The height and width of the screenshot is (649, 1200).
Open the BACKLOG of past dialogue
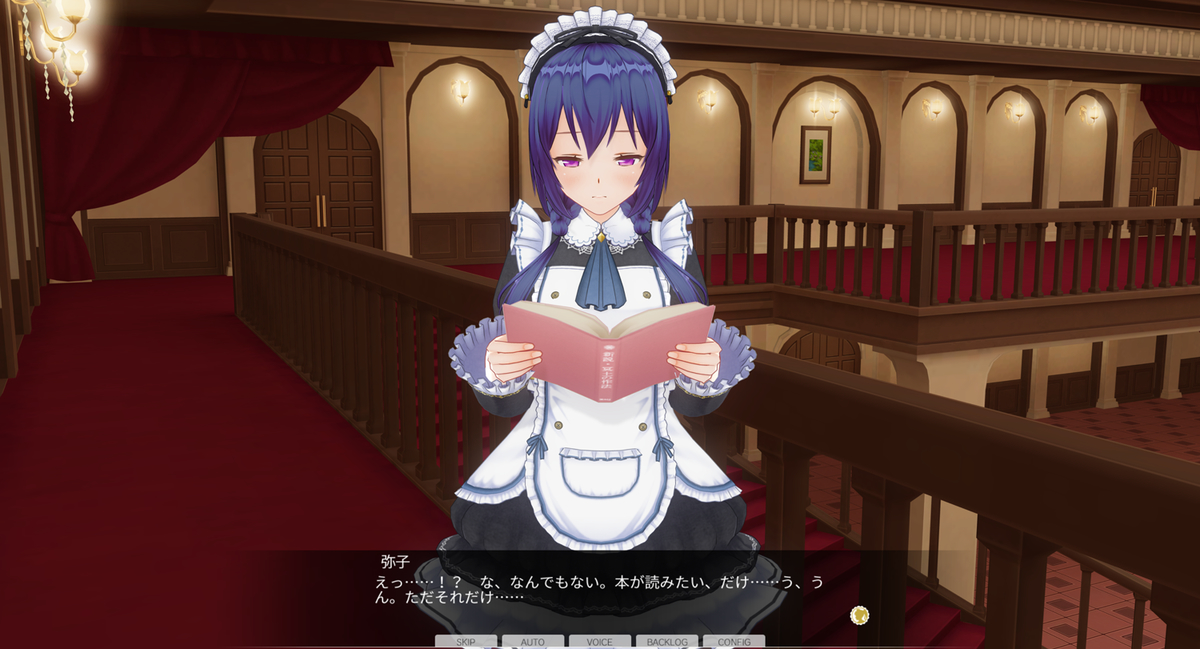pos(667,641)
